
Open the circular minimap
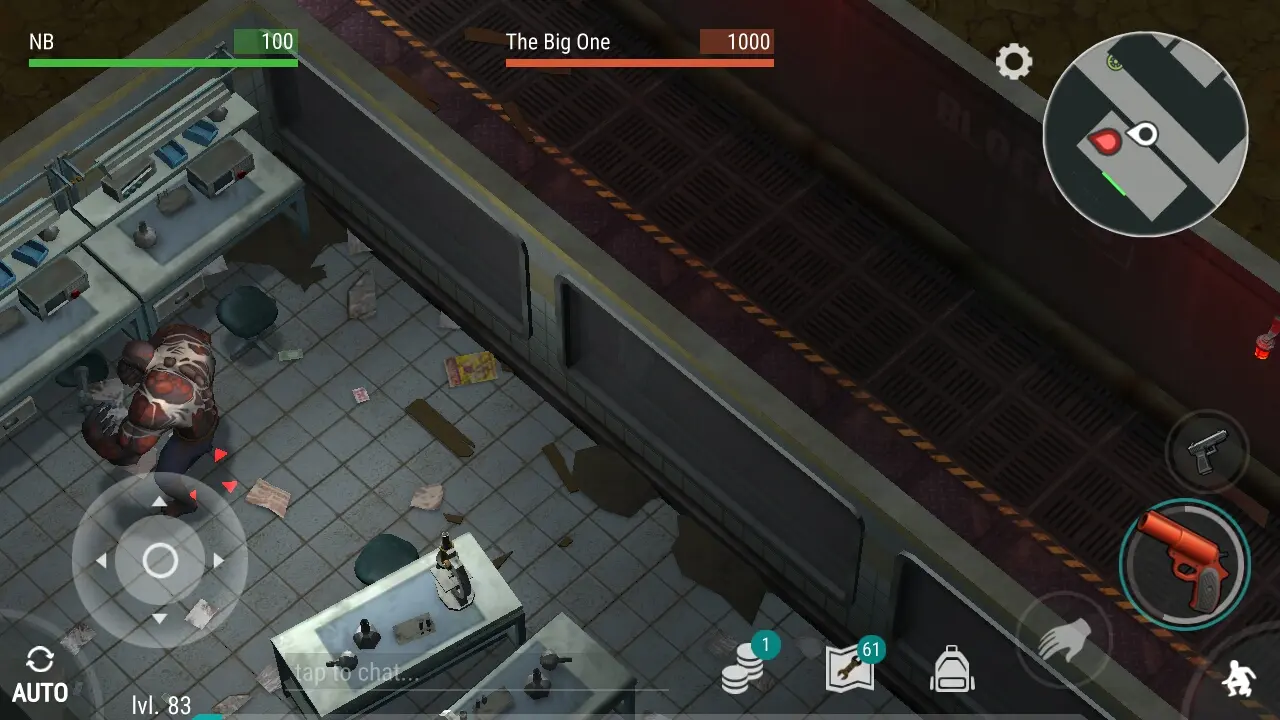tap(1145, 133)
